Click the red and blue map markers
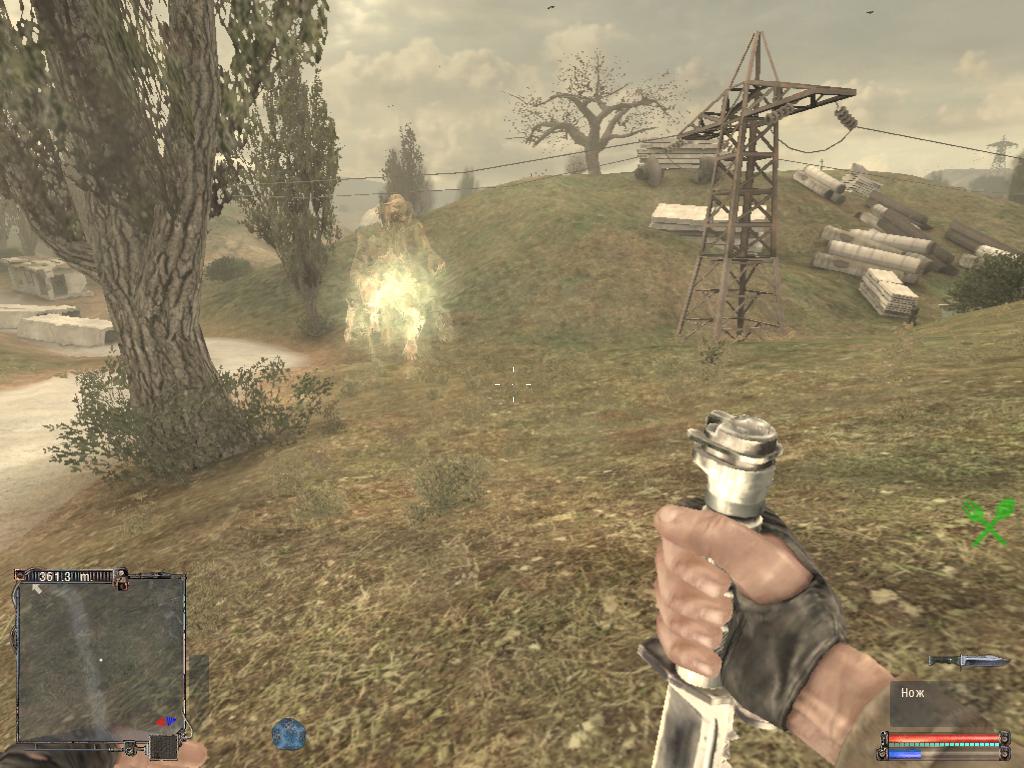 click(x=167, y=720)
